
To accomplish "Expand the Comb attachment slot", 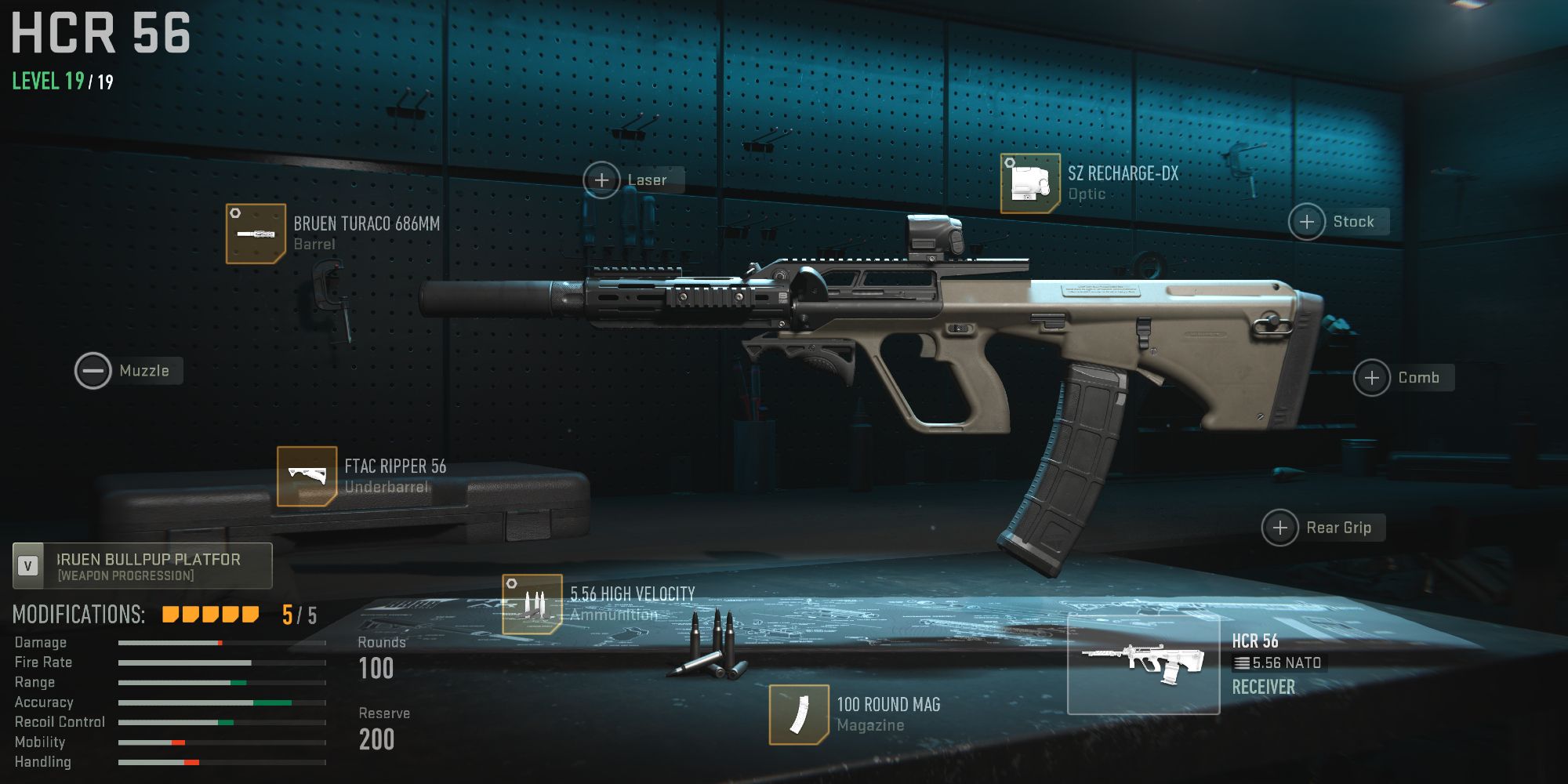I will click(x=1374, y=377).
